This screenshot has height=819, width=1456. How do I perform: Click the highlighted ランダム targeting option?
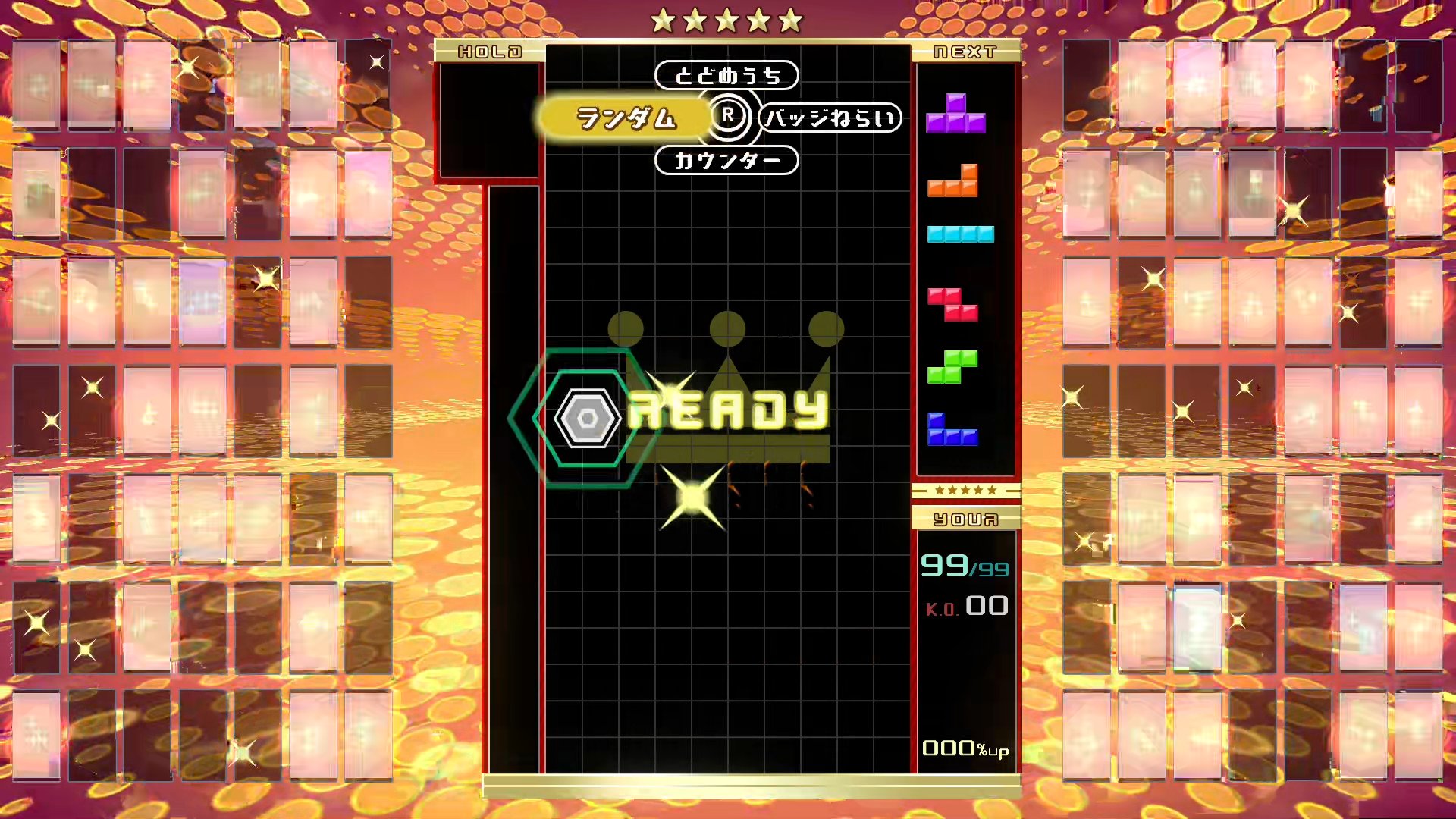tap(627, 118)
